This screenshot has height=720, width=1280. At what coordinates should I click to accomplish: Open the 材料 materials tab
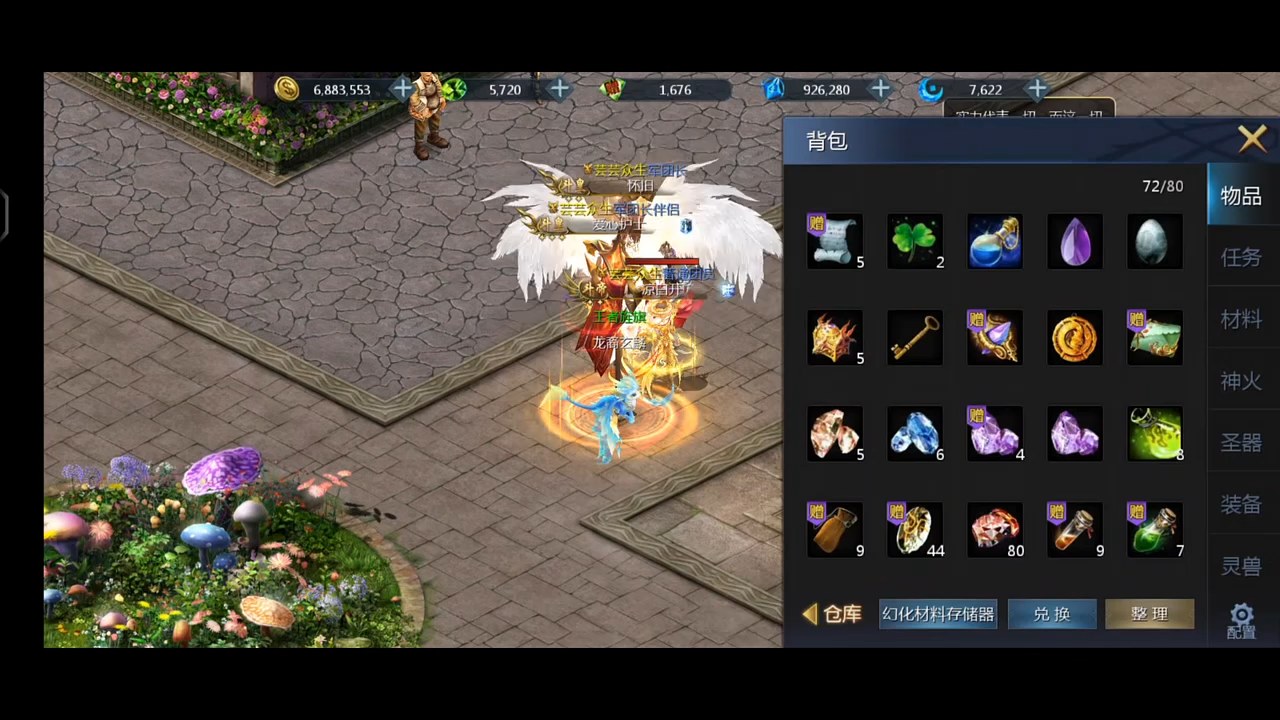1241,320
